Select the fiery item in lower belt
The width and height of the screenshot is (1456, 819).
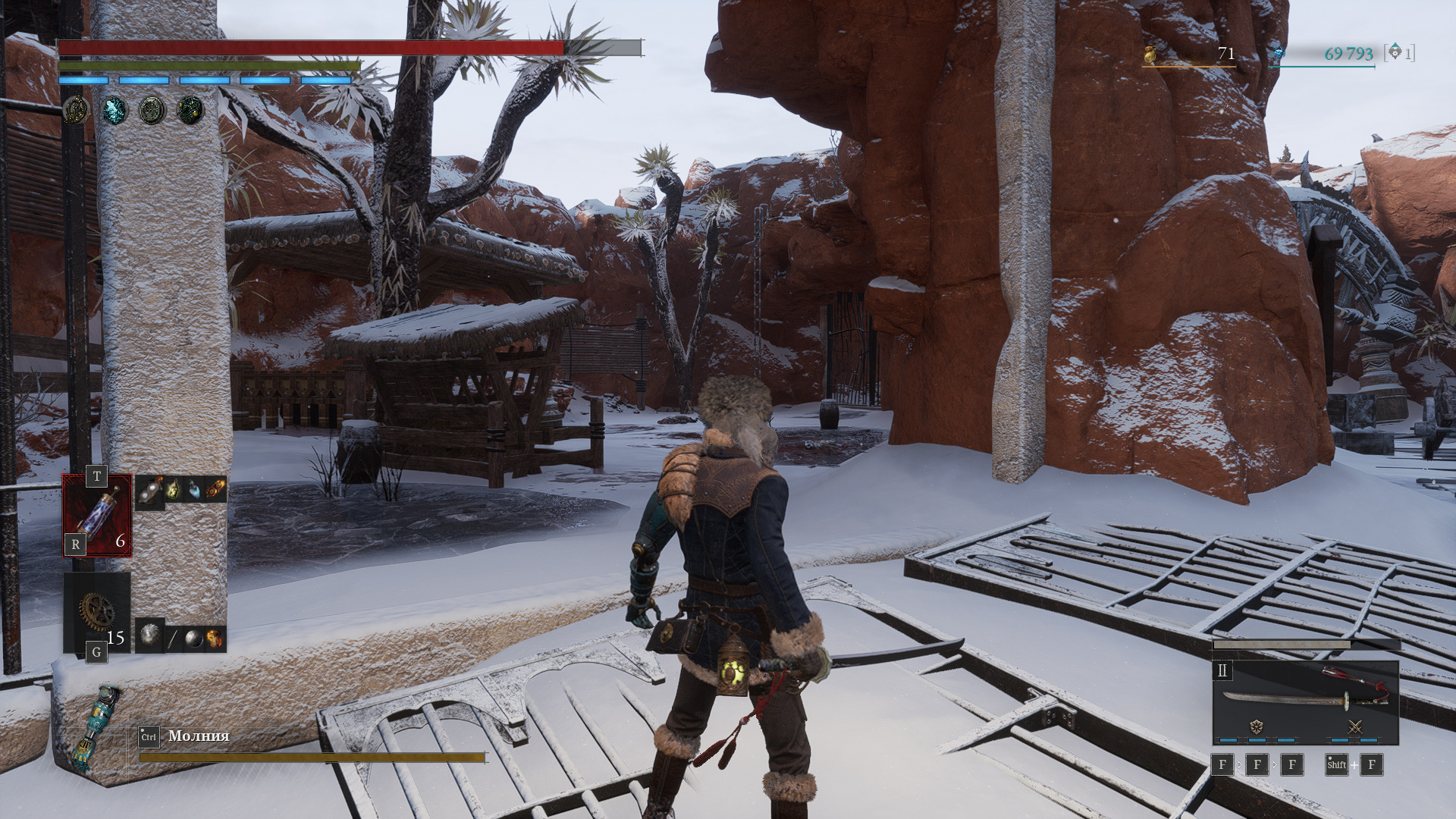pos(215,639)
